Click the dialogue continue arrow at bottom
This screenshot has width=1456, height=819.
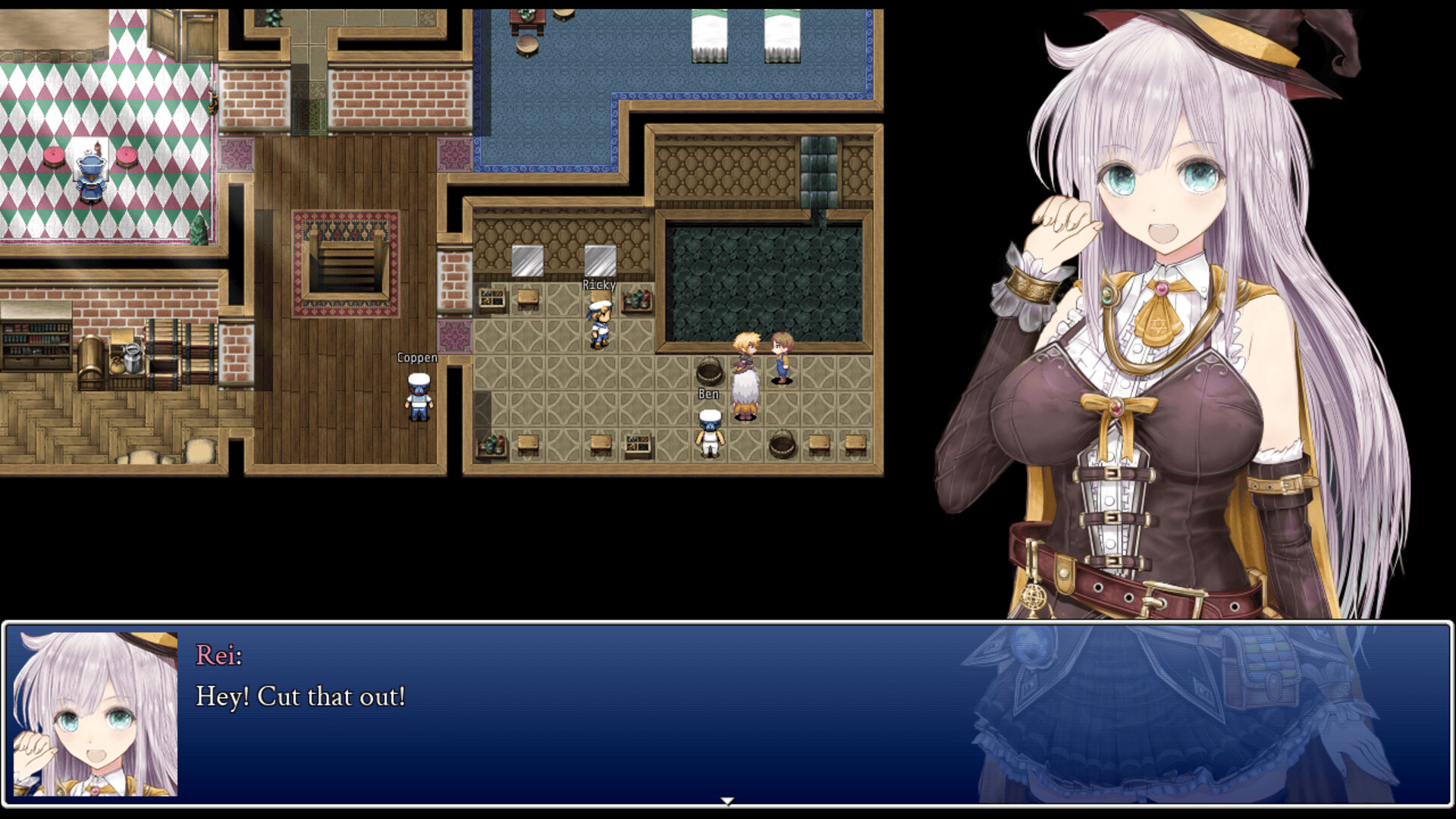pyautogui.click(x=727, y=799)
